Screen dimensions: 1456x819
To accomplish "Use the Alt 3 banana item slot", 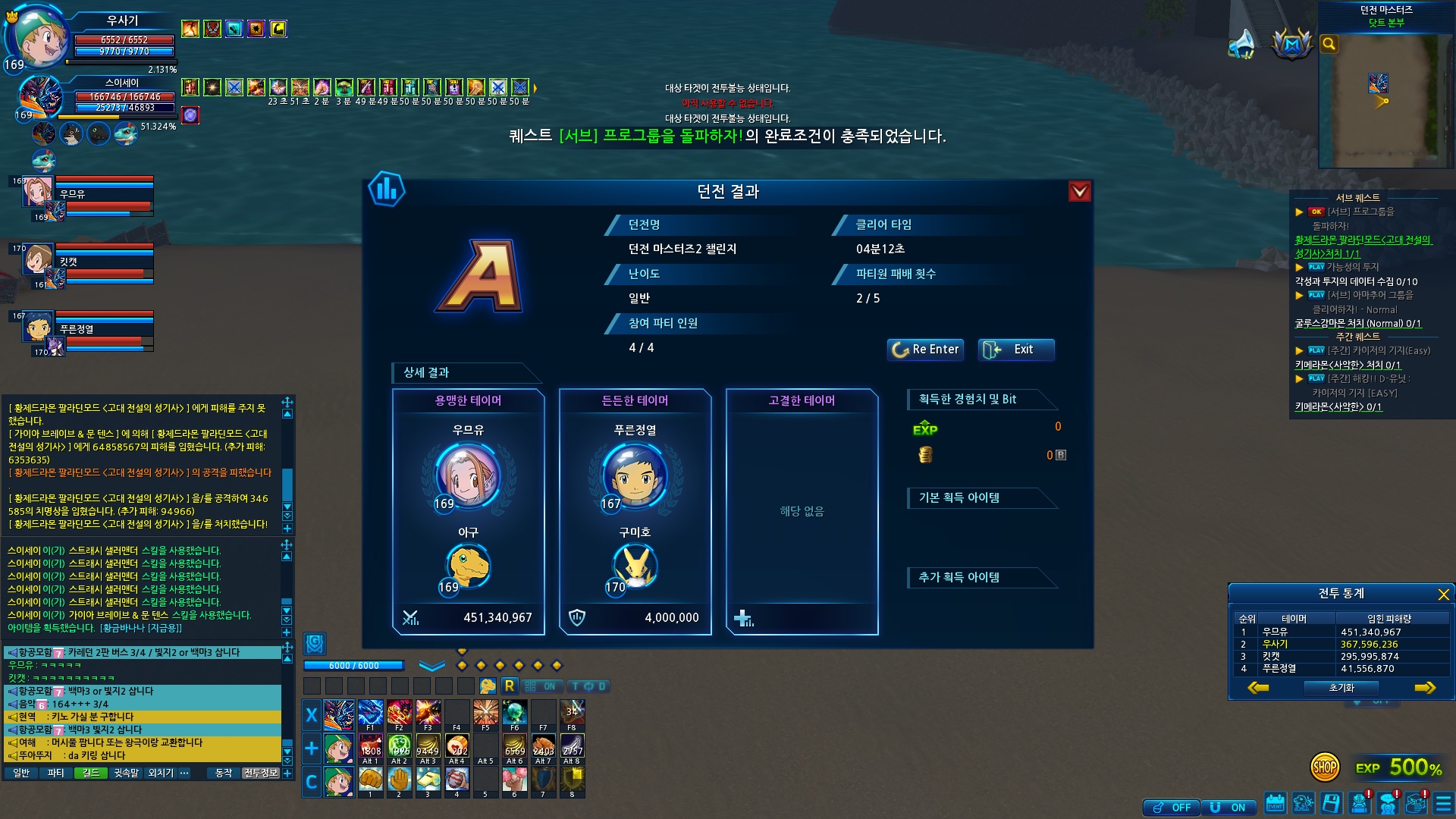I will (x=428, y=747).
